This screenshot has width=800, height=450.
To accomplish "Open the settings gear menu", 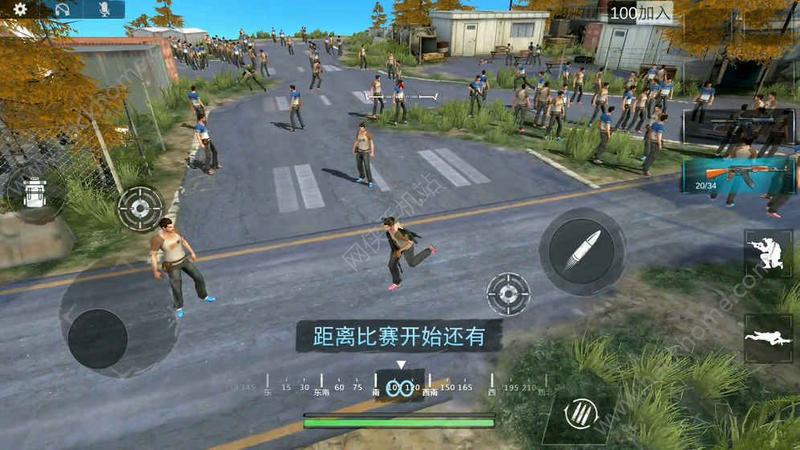I will [x=20, y=9].
